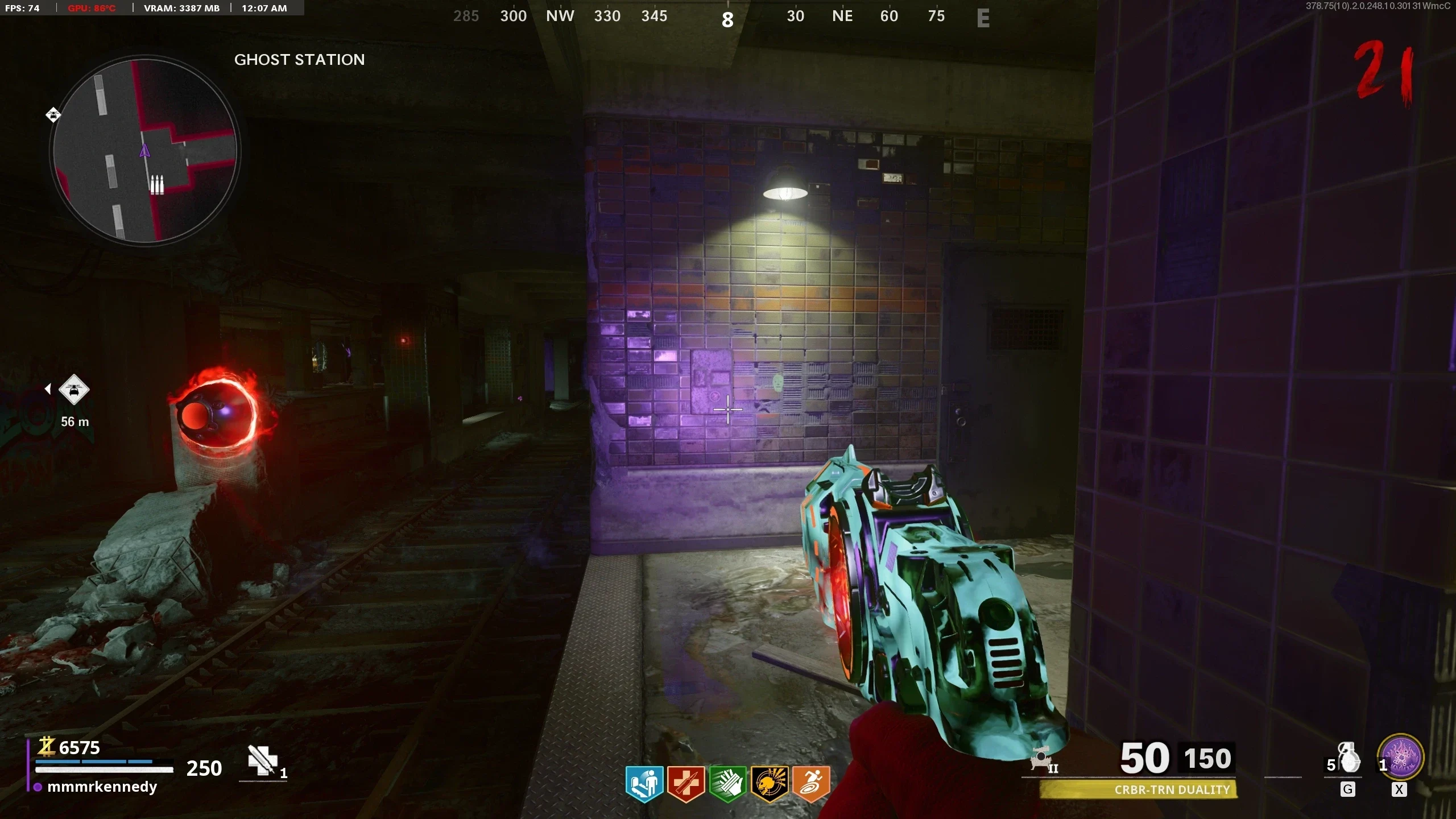Image resolution: width=1456 pixels, height=819 pixels.
Task: Choose the green Speed Cola perk icon
Action: pyautogui.click(x=727, y=784)
